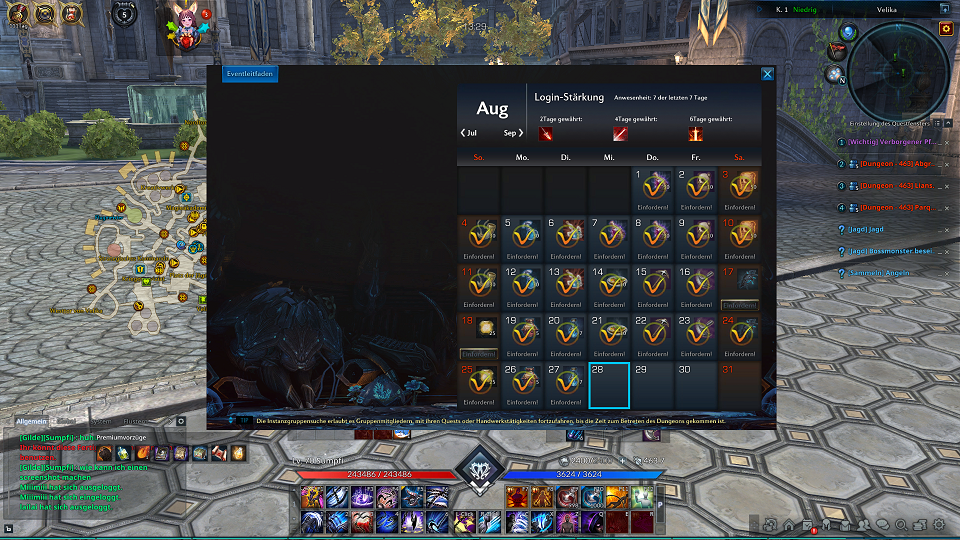This screenshot has width=960, height=540.
Task: Open chat settings gear icon
Action: pos(181,421)
